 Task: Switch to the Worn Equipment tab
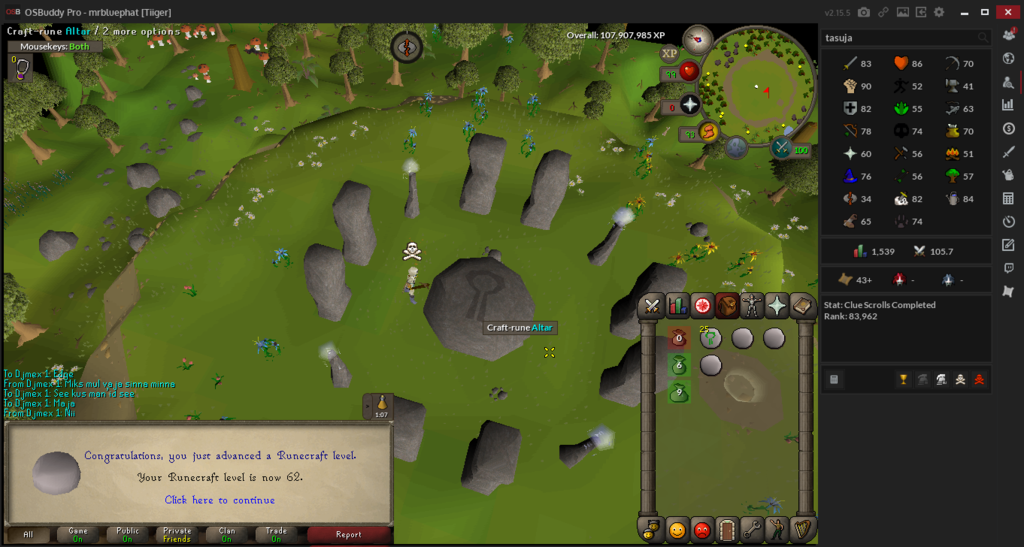[x=752, y=306]
